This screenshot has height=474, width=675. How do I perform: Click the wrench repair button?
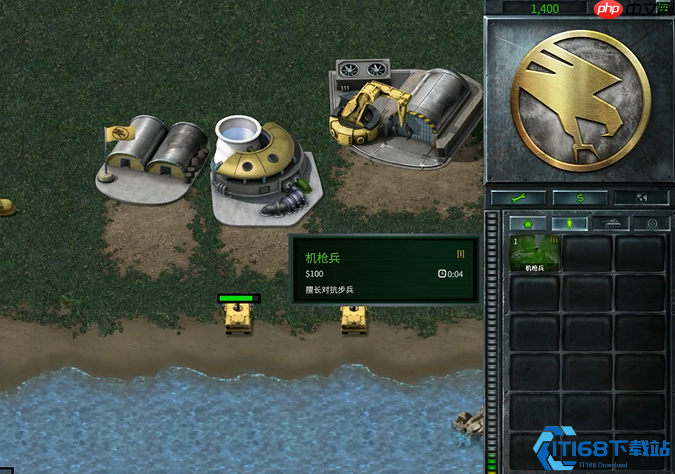click(x=518, y=198)
